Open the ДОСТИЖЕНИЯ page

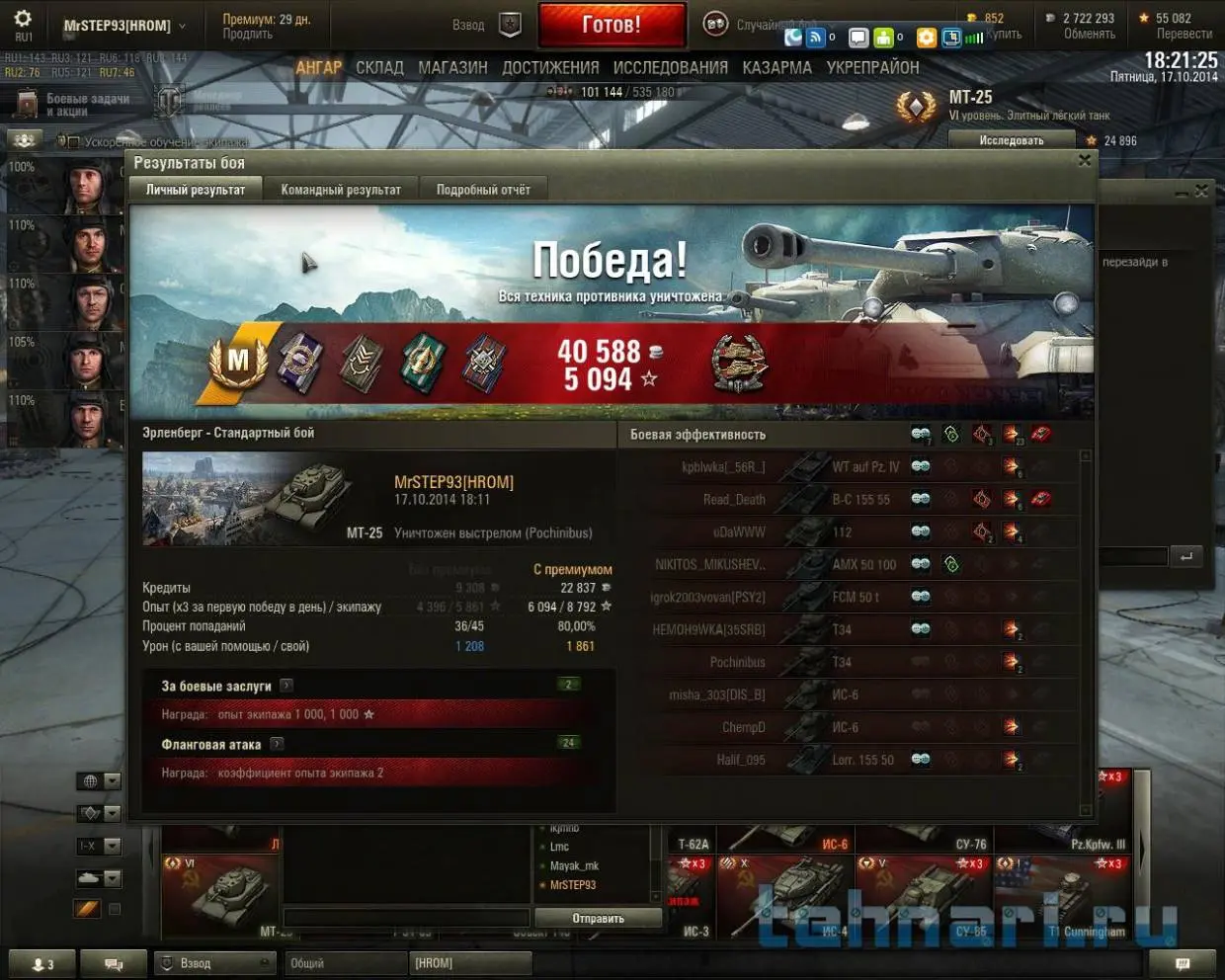(550, 68)
